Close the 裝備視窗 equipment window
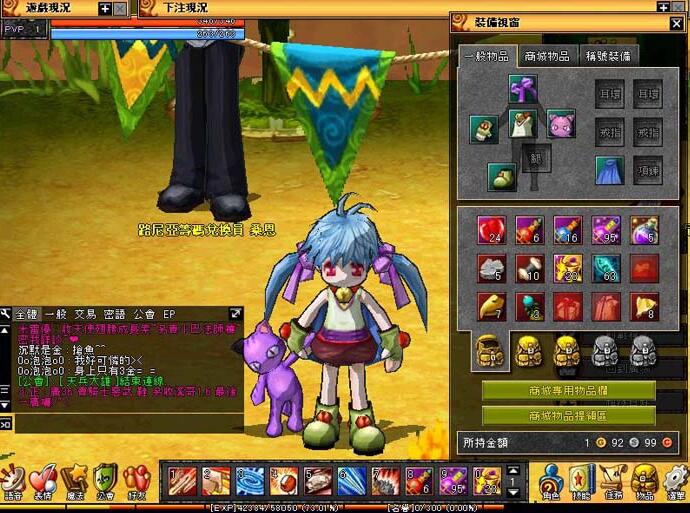690x513 pixels. (678, 22)
